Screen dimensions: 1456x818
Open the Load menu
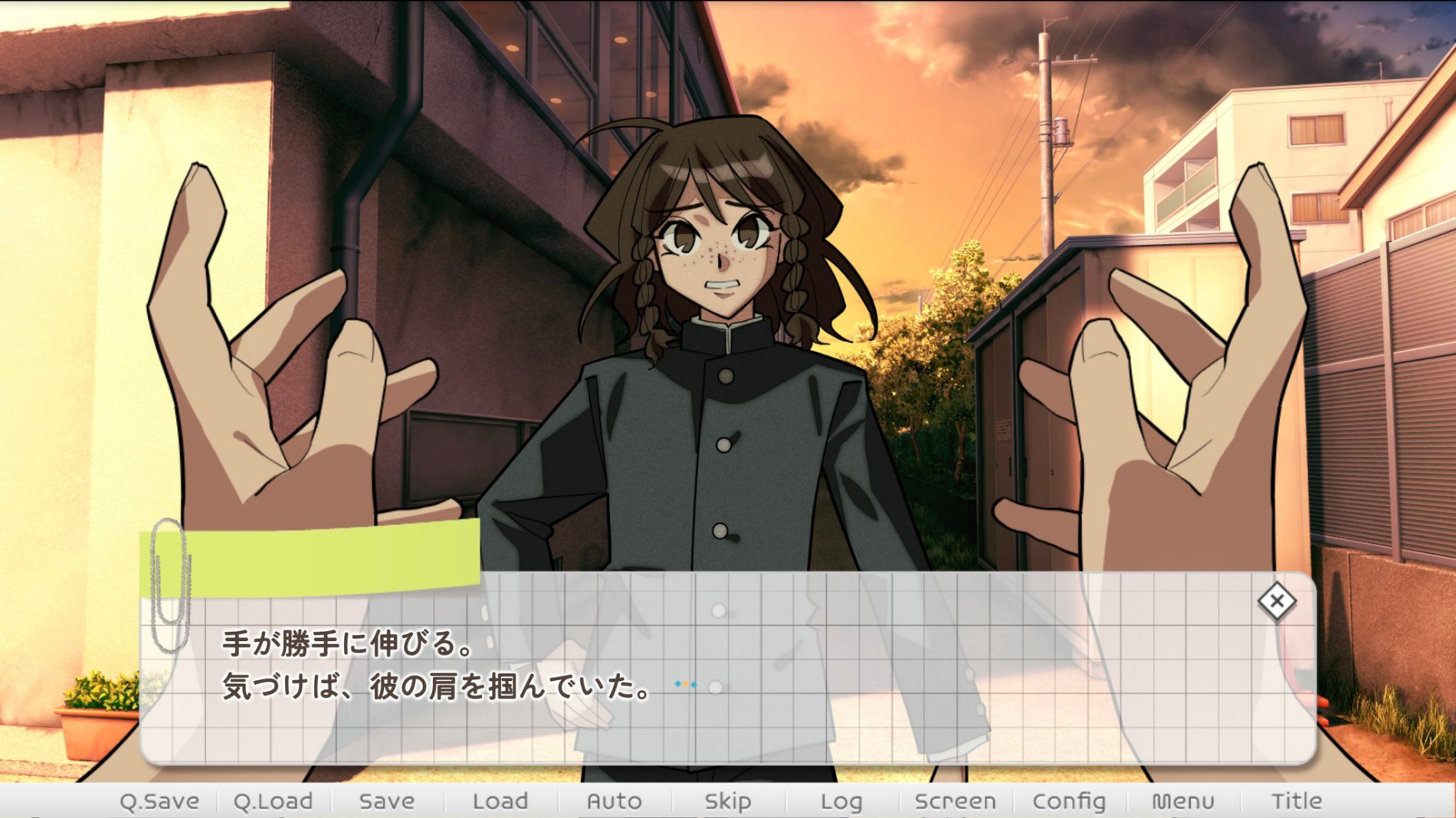point(500,801)
